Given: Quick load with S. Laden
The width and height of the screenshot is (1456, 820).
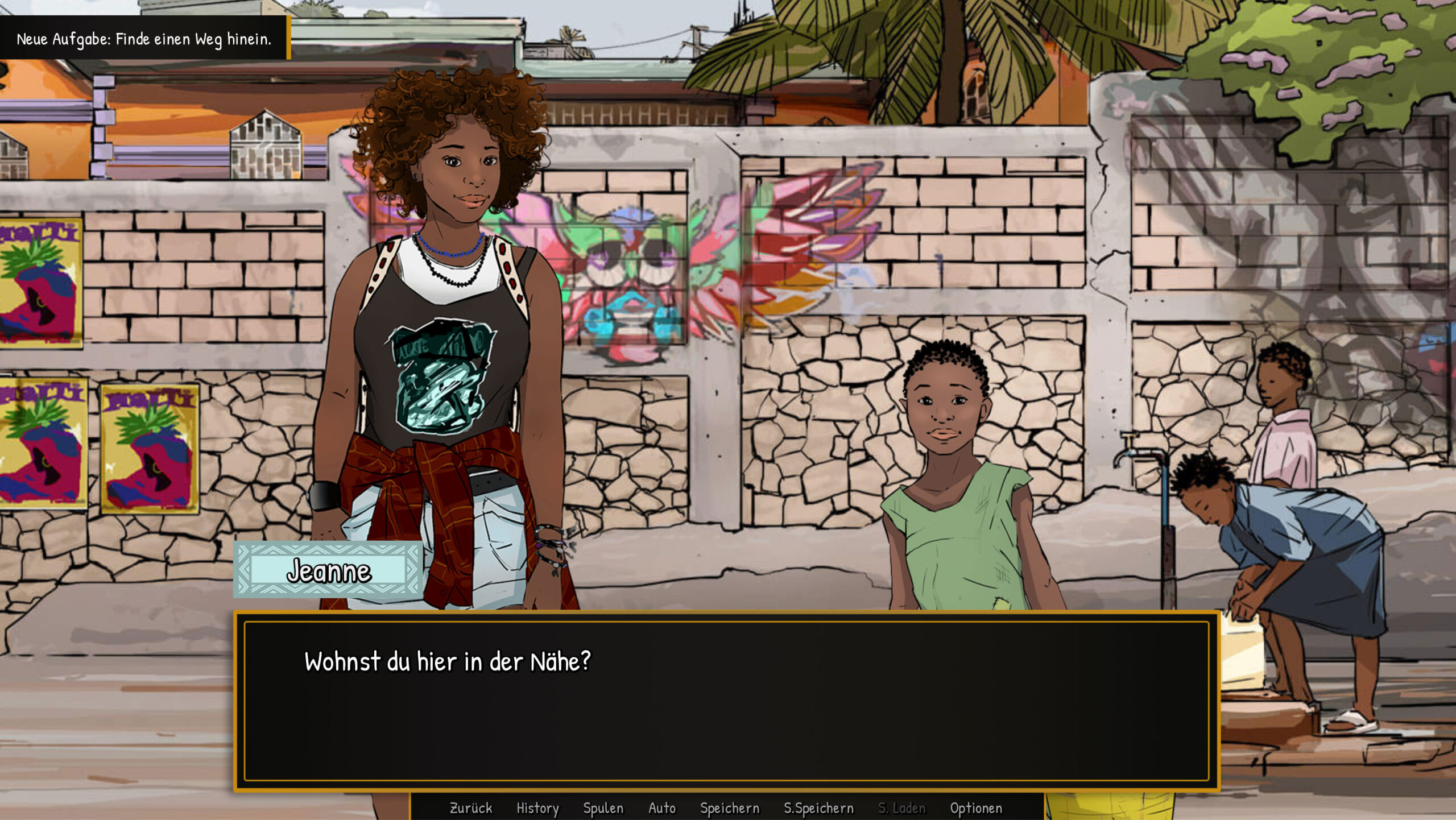Looking at the screenshot, I should (x=901, y=808).
